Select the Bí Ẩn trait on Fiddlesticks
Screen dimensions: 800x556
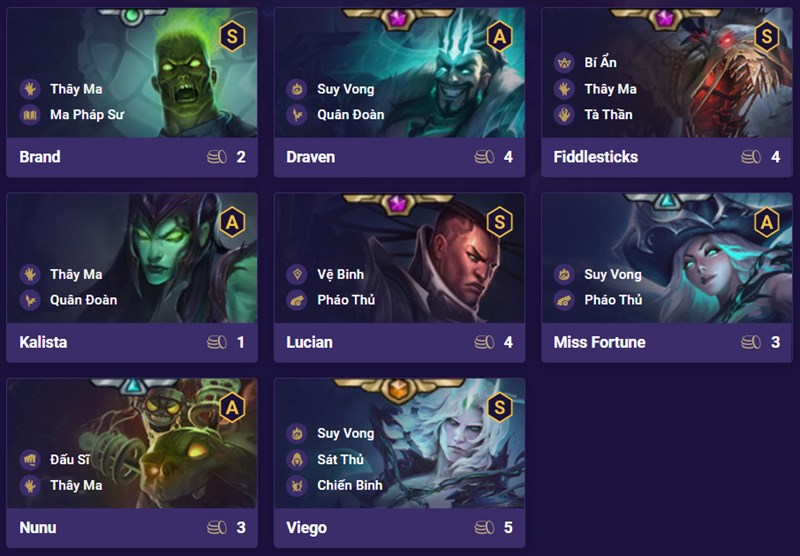pyautogui.click(x=600, y=62)
